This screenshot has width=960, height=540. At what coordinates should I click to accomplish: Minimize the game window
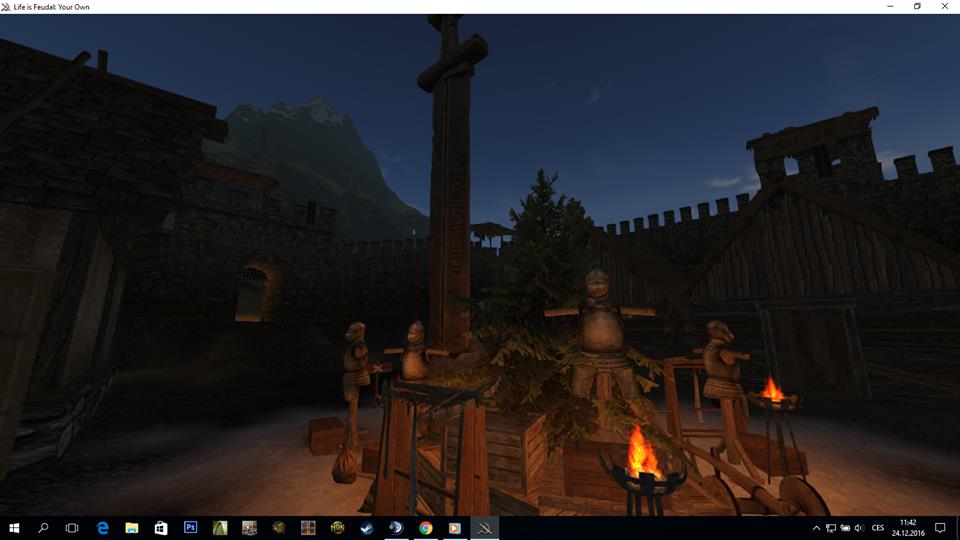(890, 6)
